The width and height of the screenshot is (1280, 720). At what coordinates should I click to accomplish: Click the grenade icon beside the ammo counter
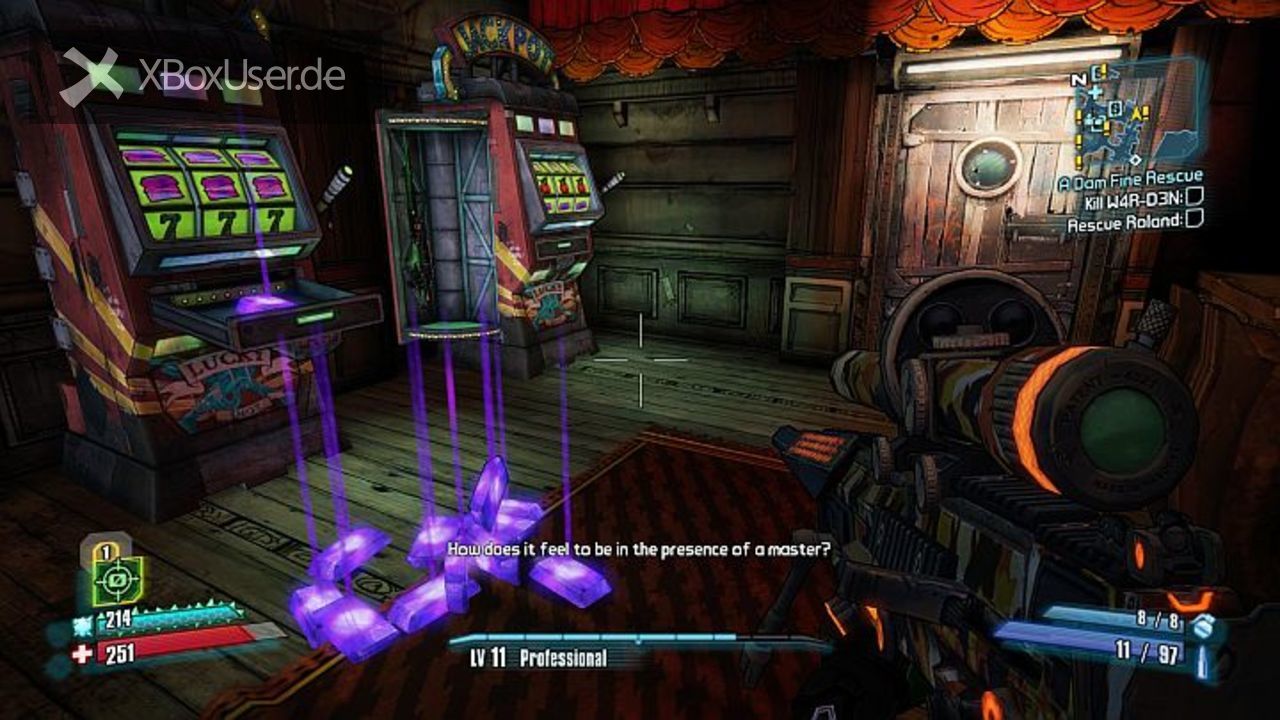(x=1204, y=625)
